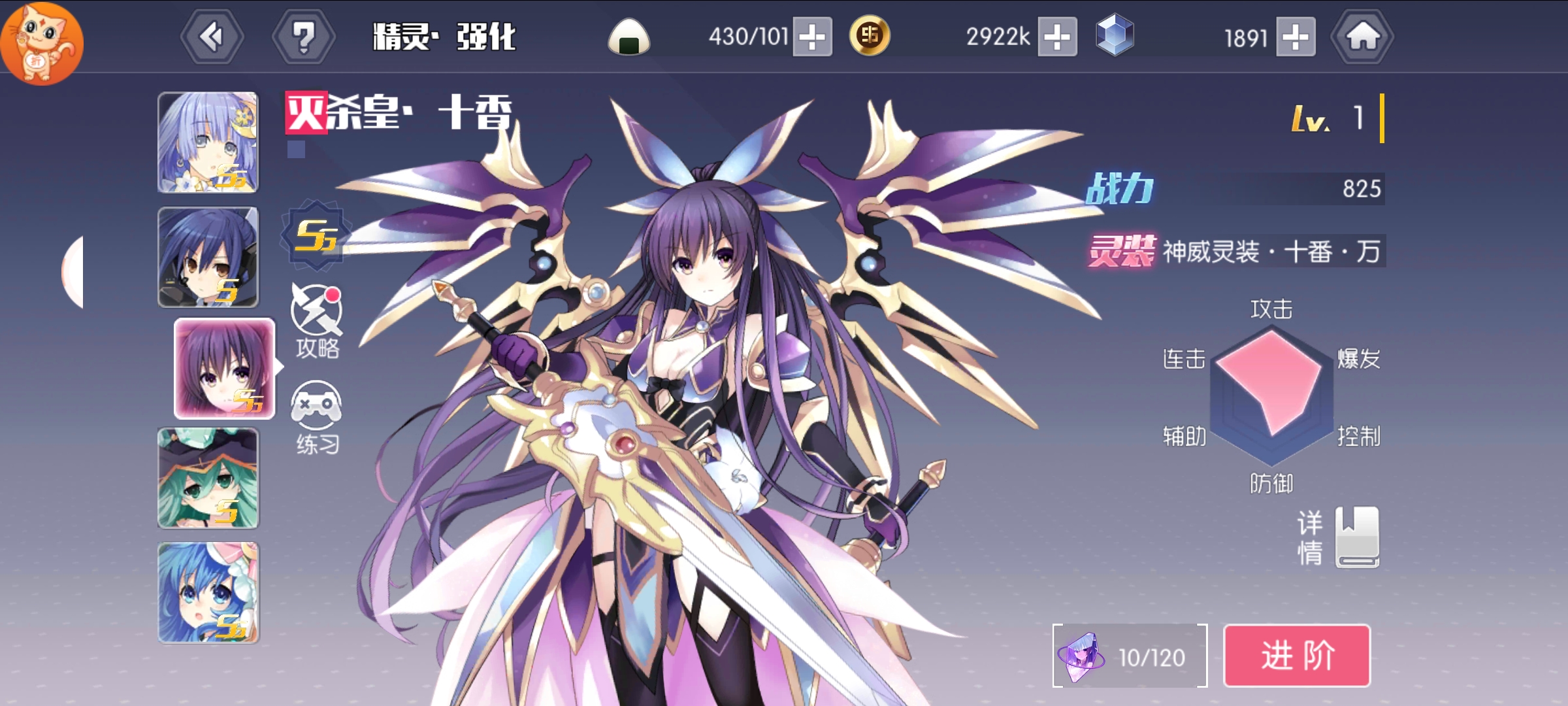Go back with the arrow button

[212, 37]
